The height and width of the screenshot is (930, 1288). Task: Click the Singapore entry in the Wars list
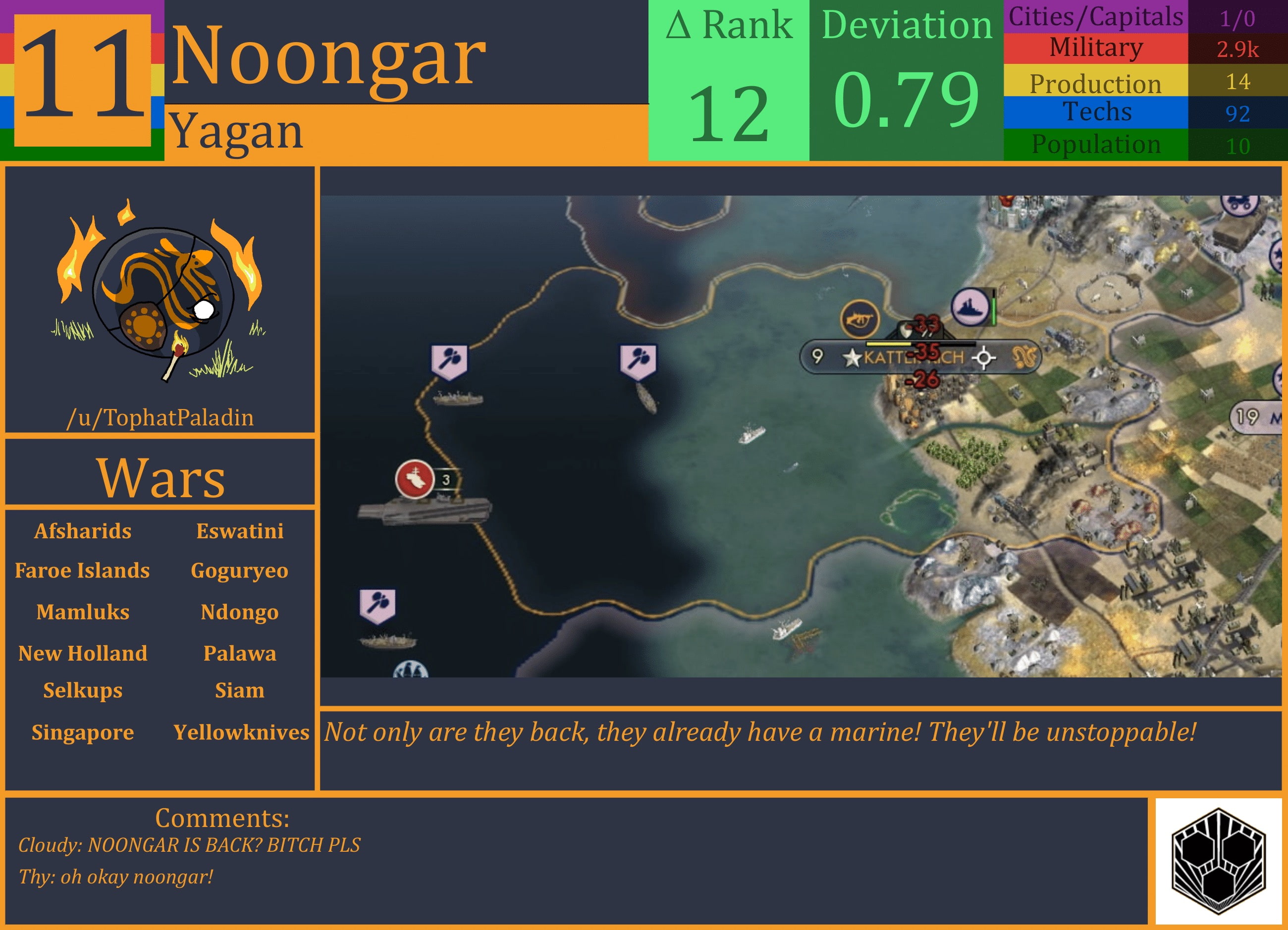coord(83,733)
